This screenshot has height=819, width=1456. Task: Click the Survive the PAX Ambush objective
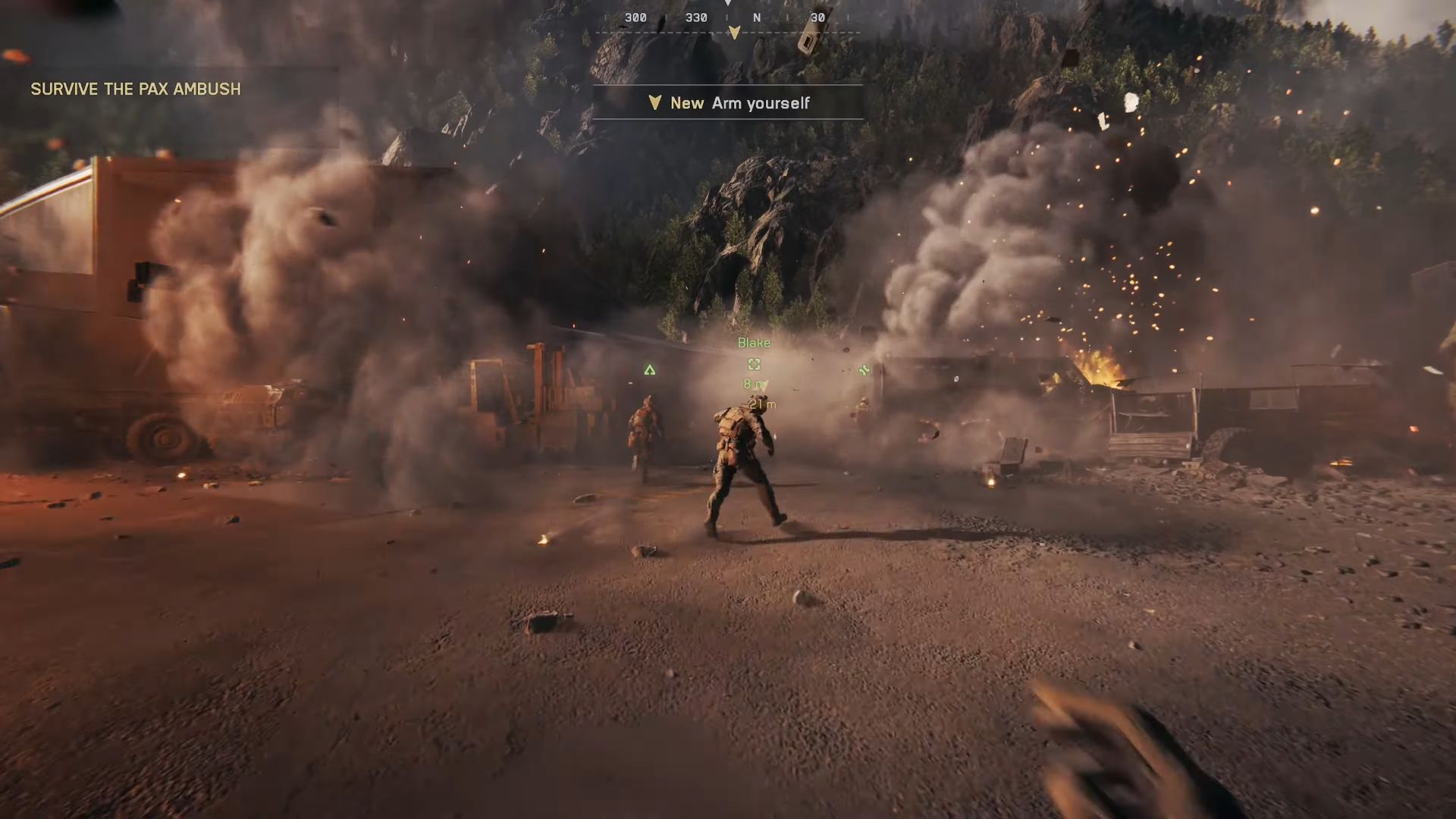[x=136, y=89]
